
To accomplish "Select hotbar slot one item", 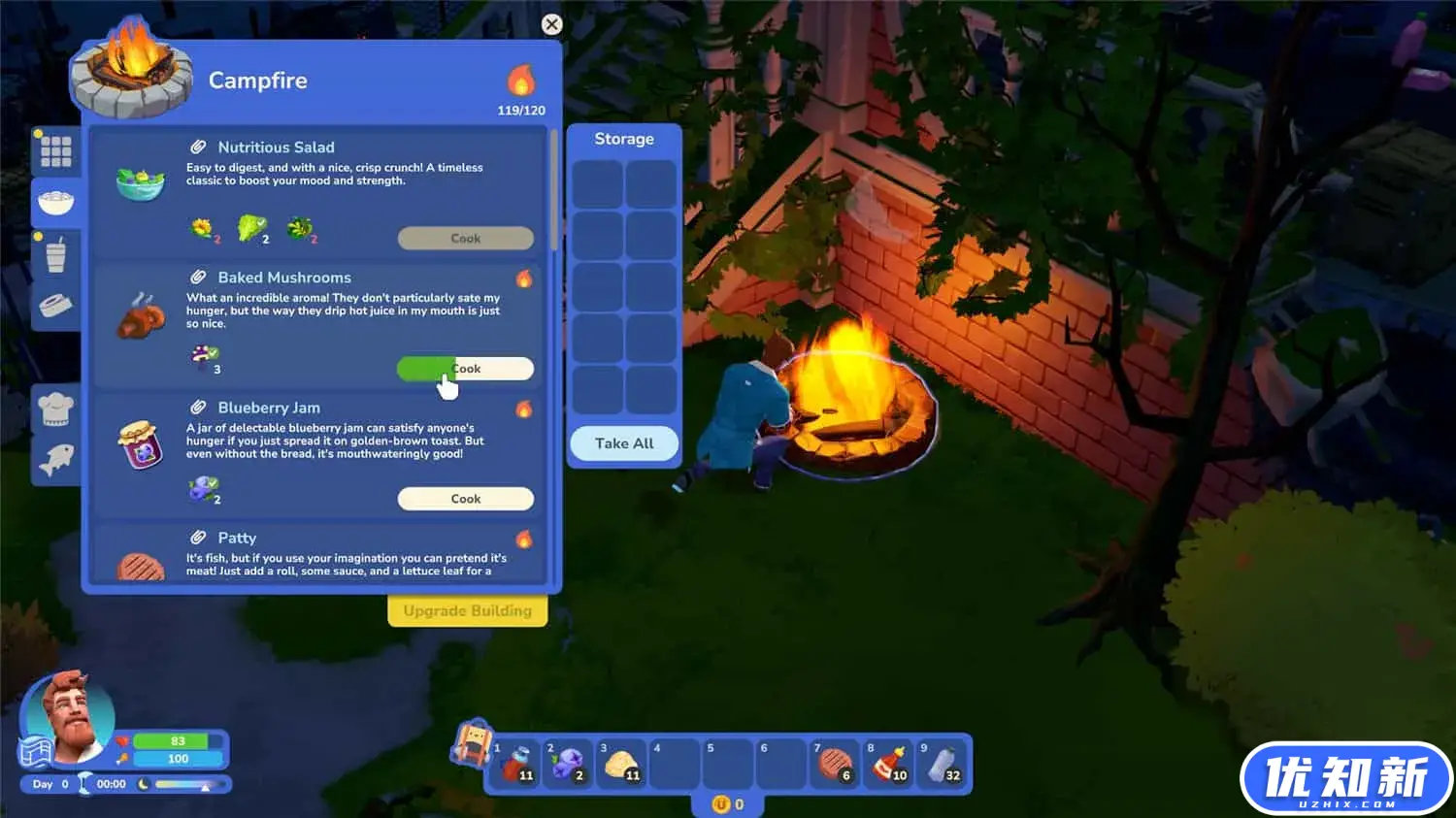I will pyautogui.click(x=516, y=764).
